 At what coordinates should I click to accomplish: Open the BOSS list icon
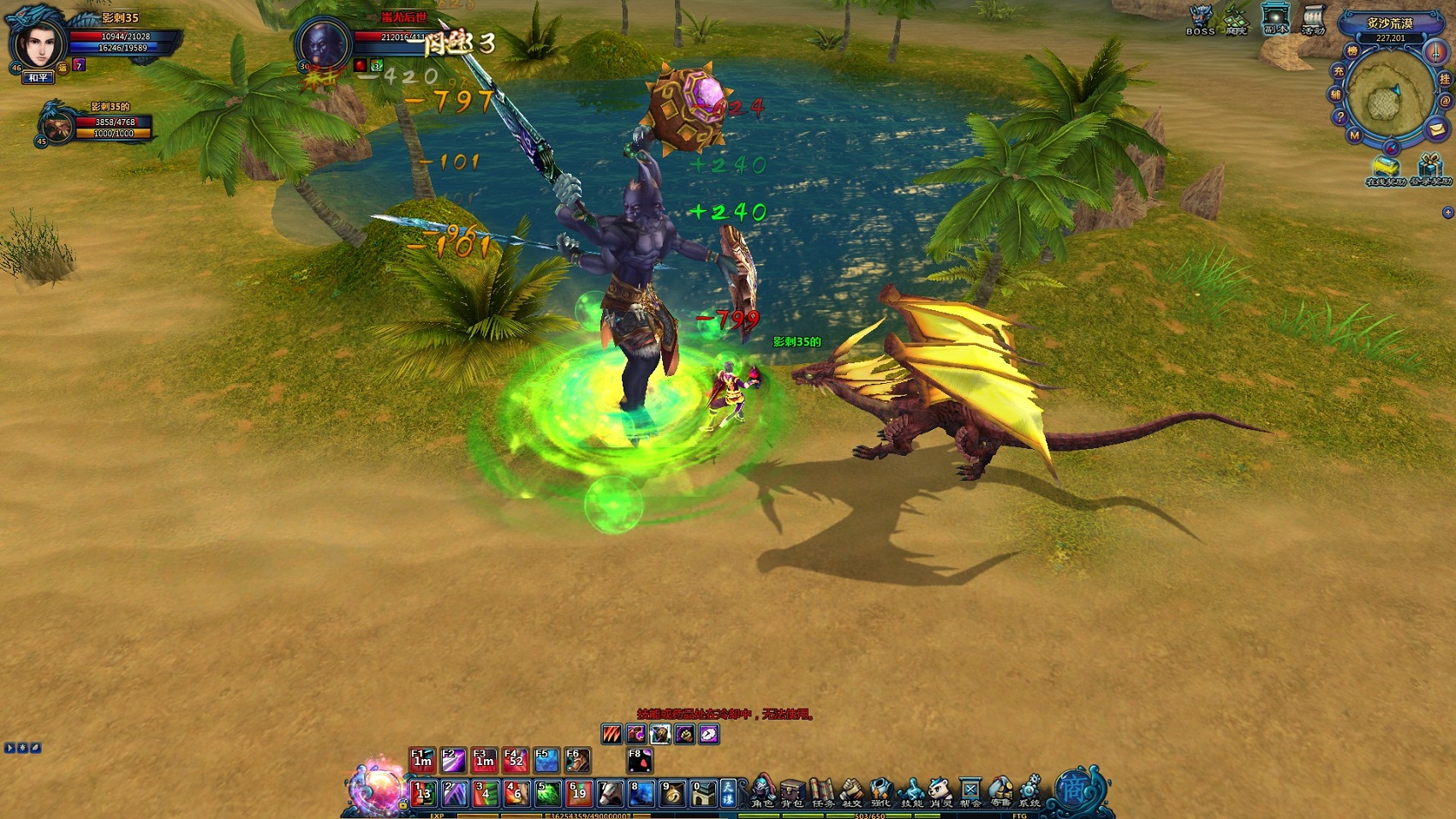coord(1201,20)
